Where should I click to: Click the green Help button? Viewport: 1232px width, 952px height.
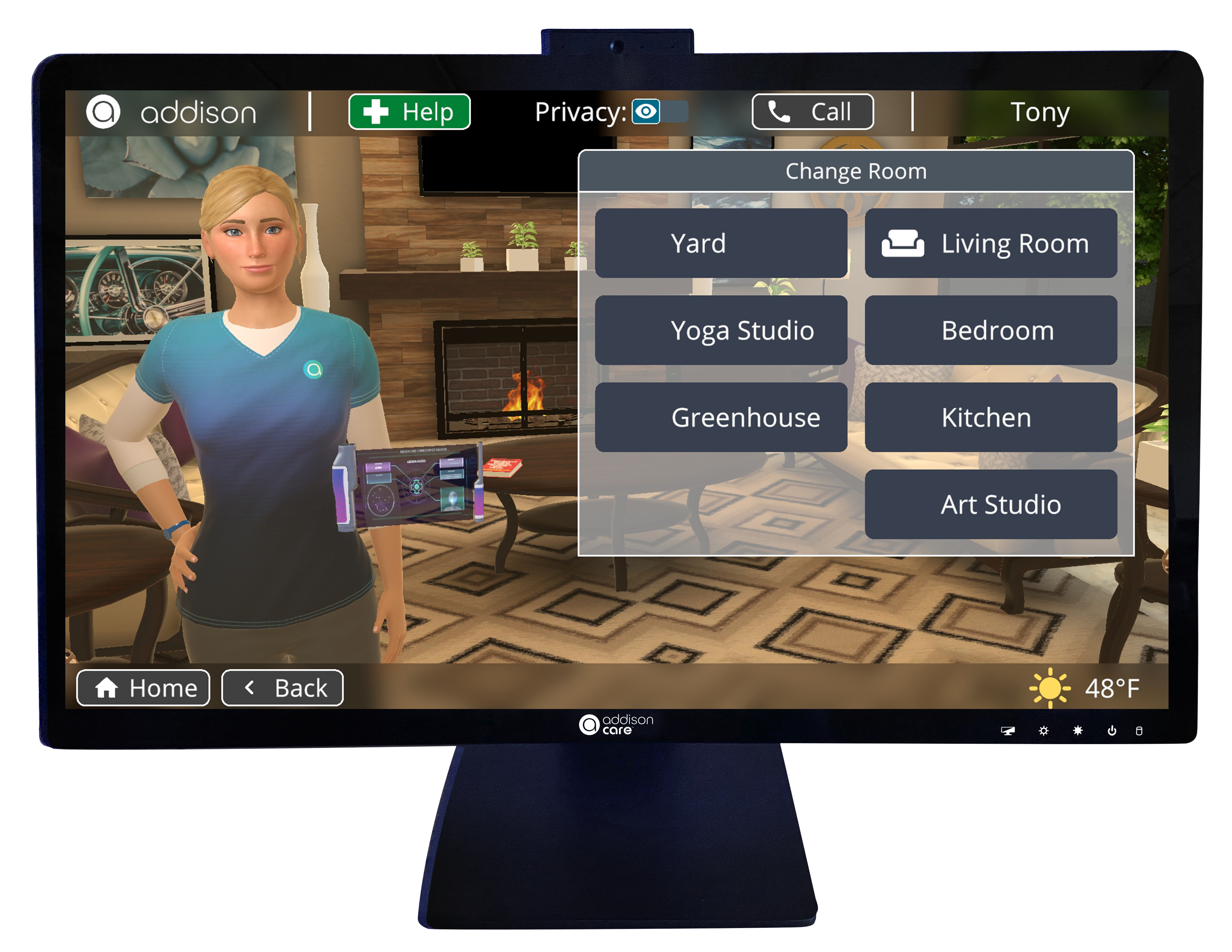coord(409,112)
